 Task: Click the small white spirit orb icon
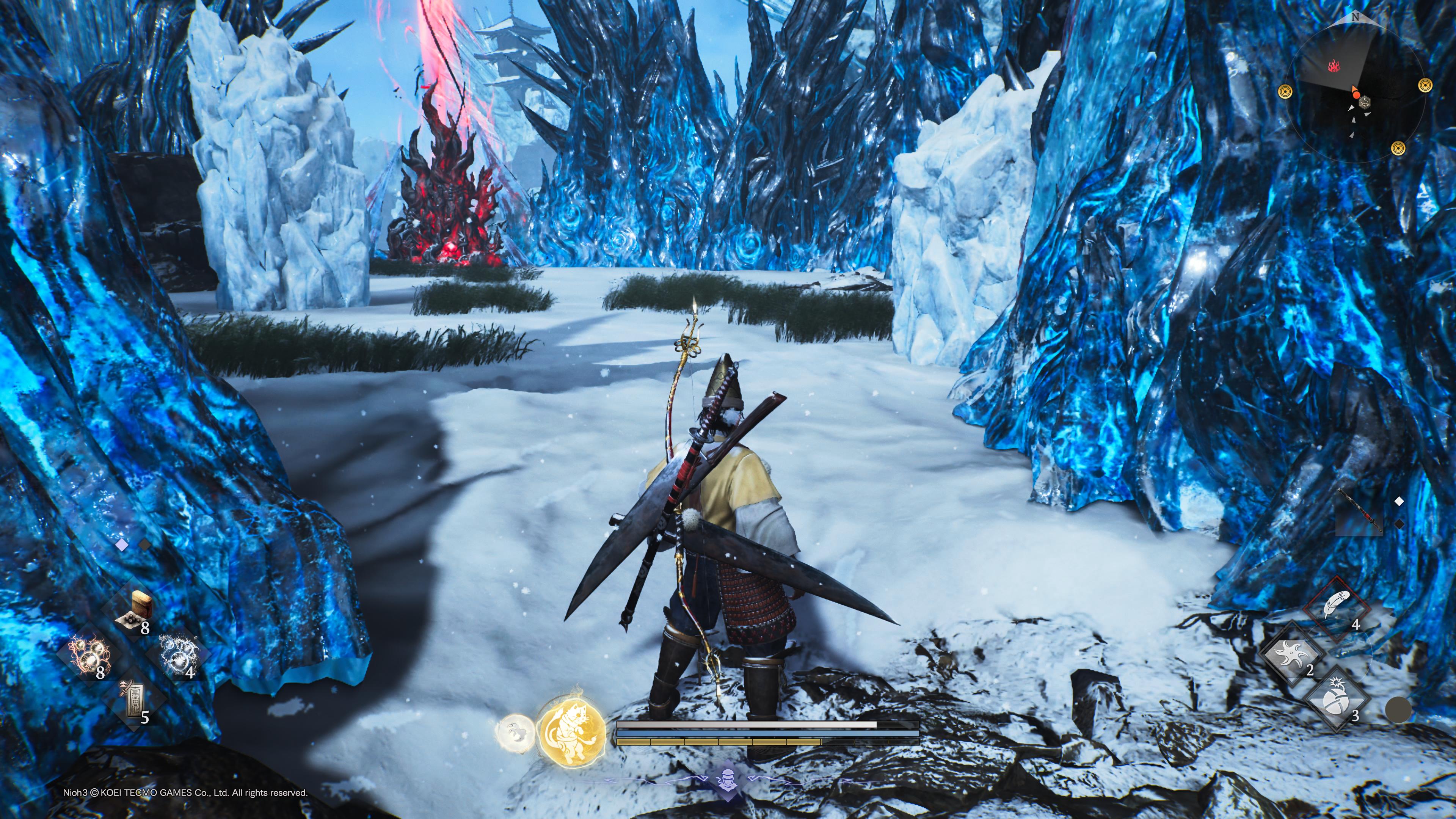click(514, 732)
